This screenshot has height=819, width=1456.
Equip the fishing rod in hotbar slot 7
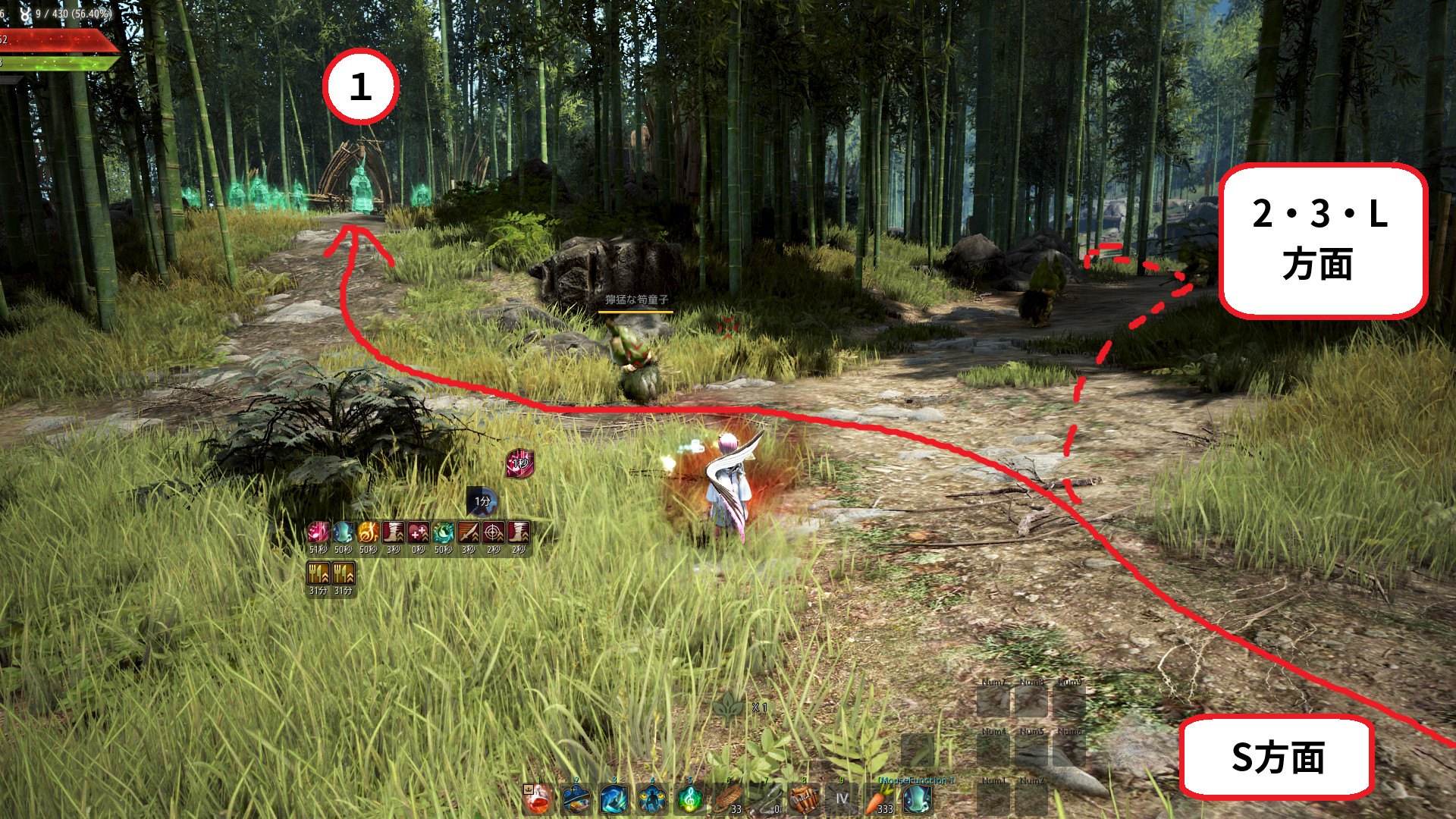click(x=766, y=799)
